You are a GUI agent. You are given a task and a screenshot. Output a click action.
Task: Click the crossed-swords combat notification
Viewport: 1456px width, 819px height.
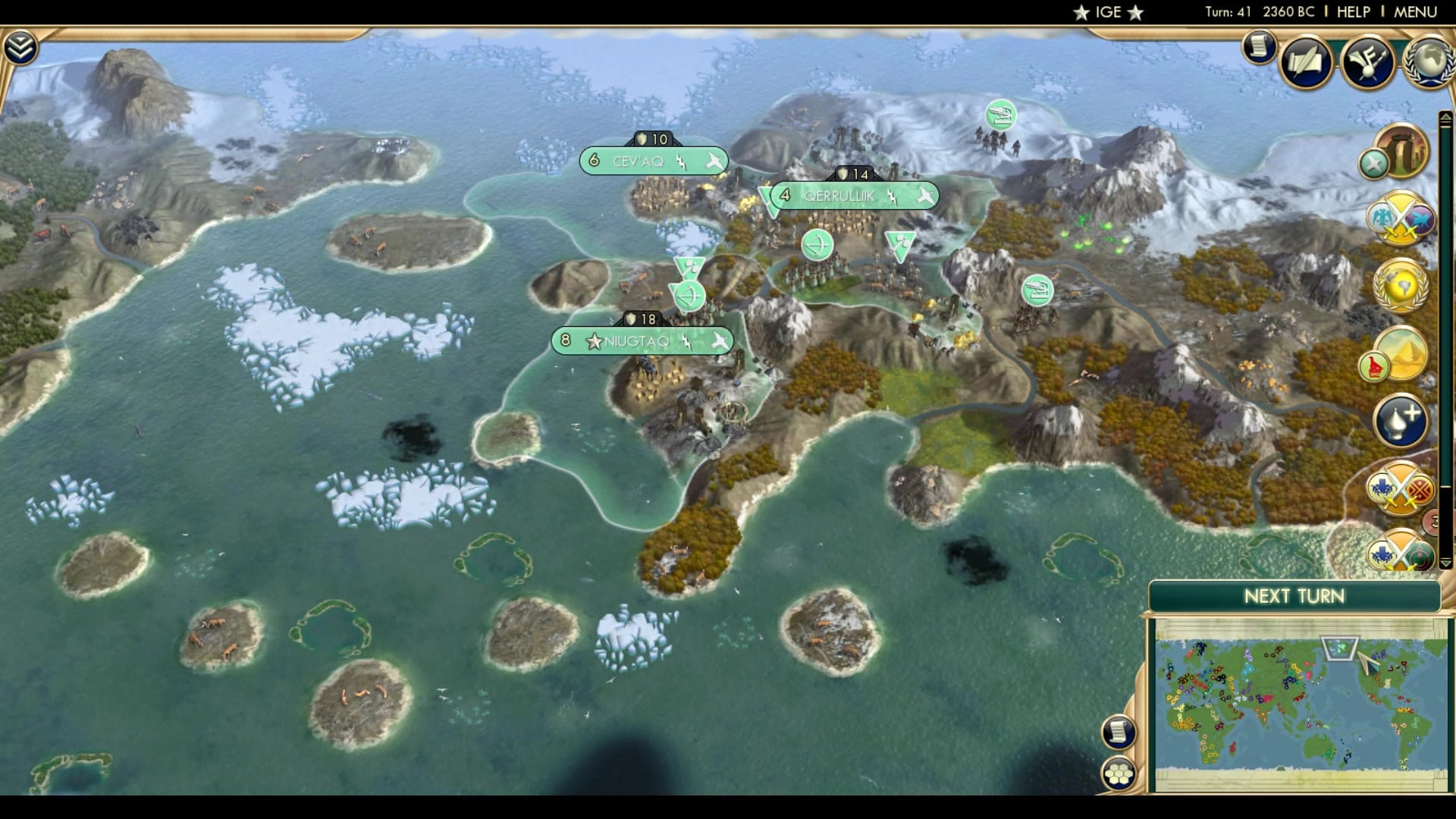1398,220
